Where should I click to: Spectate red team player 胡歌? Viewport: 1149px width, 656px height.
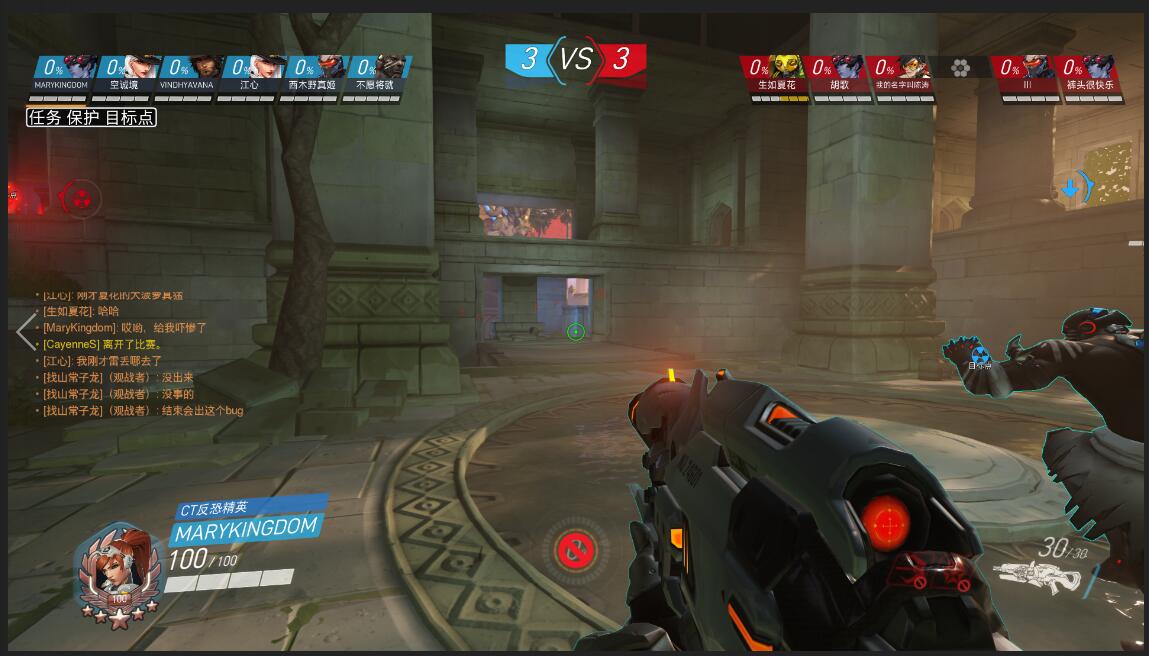(x=839, y=74)
